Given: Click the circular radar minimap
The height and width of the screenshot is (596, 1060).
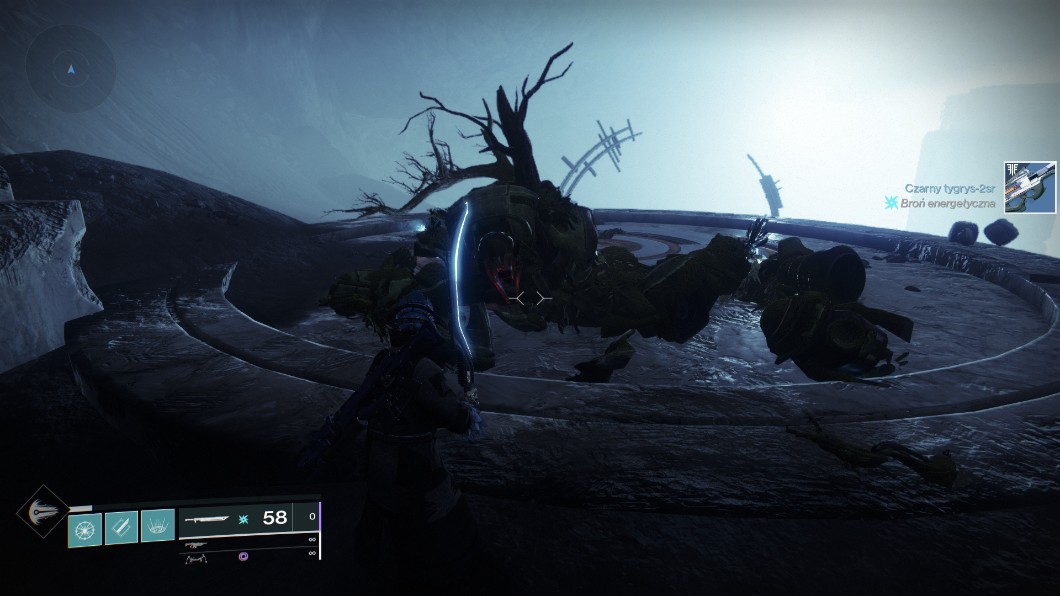Looking at the screenshot, I should tap(70, 69).
